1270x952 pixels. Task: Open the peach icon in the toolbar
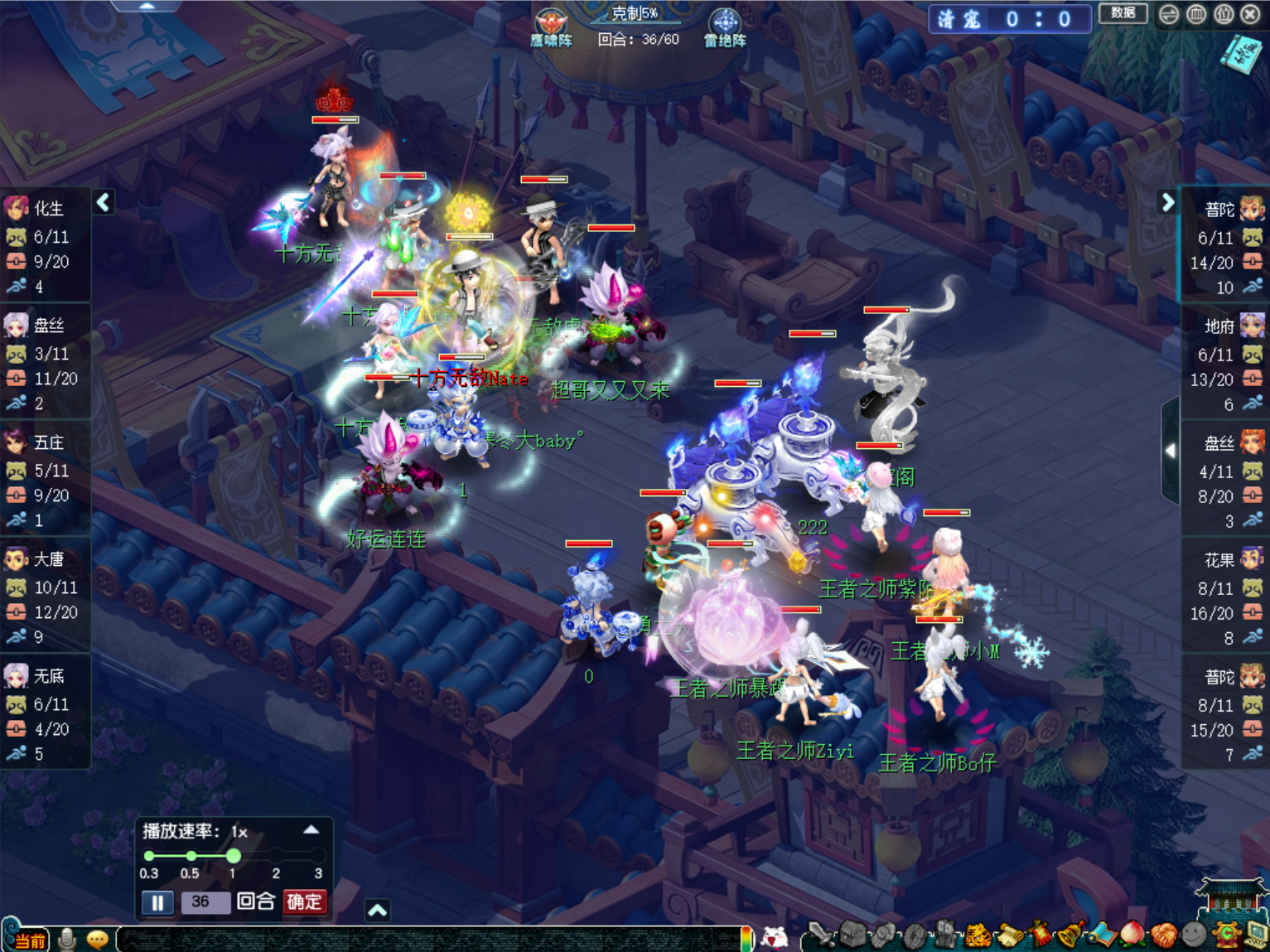tap(1132, 935)
